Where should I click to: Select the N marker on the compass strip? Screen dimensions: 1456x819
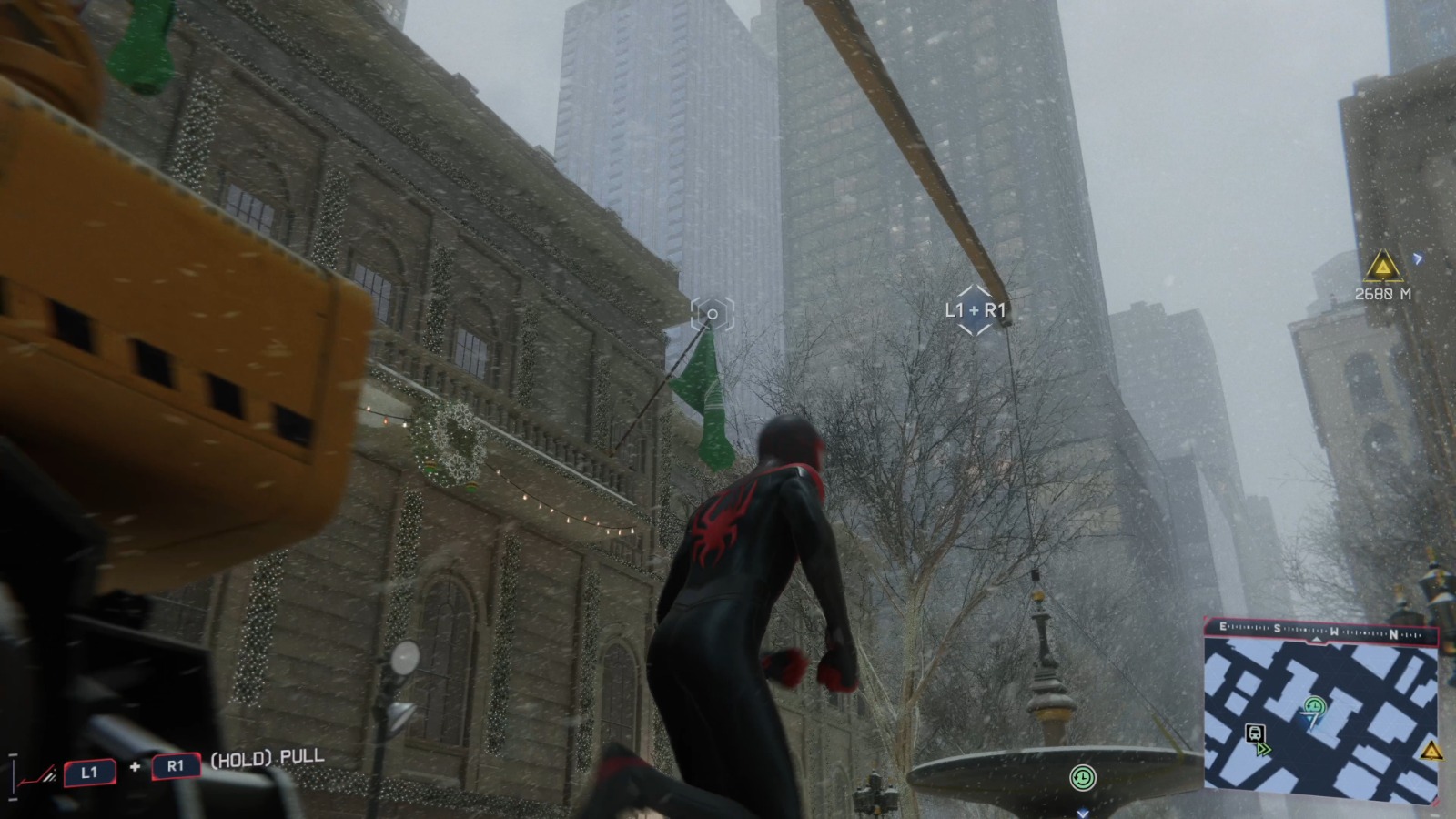pyautogui.click(x=1394, y=634)
